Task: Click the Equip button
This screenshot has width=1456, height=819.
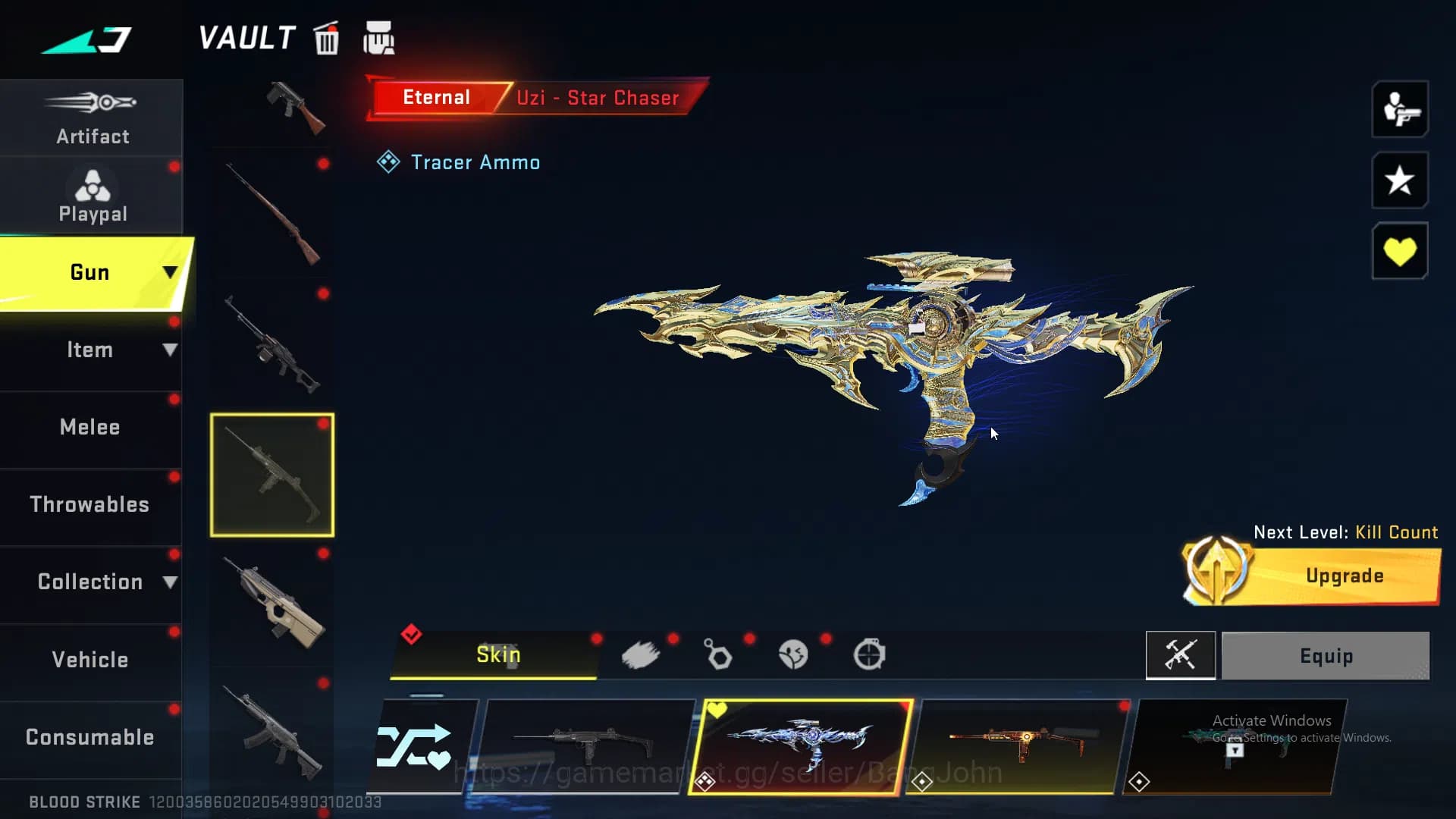Action: click(1324, 655)
